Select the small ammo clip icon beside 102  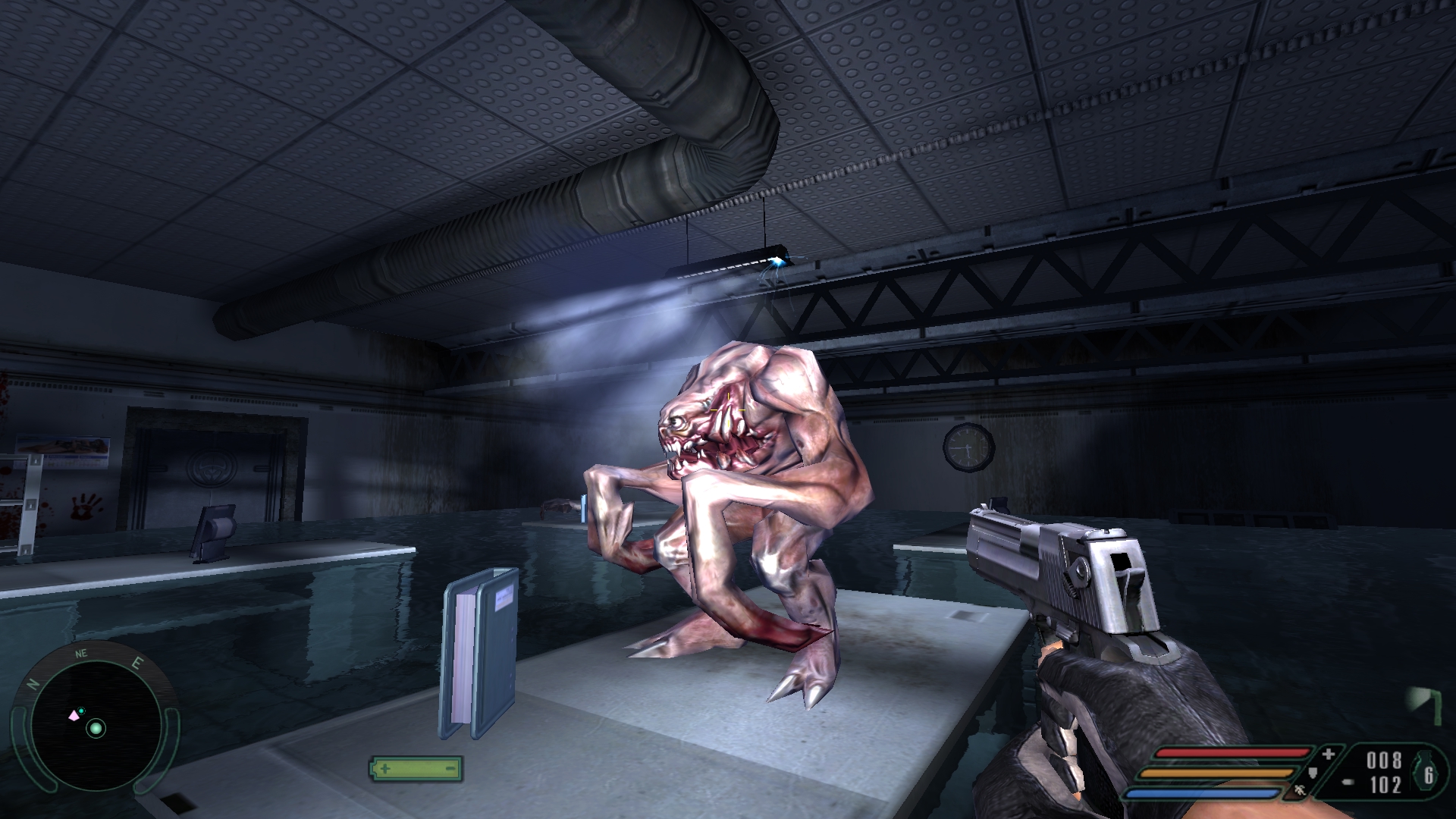[1348, 782]
